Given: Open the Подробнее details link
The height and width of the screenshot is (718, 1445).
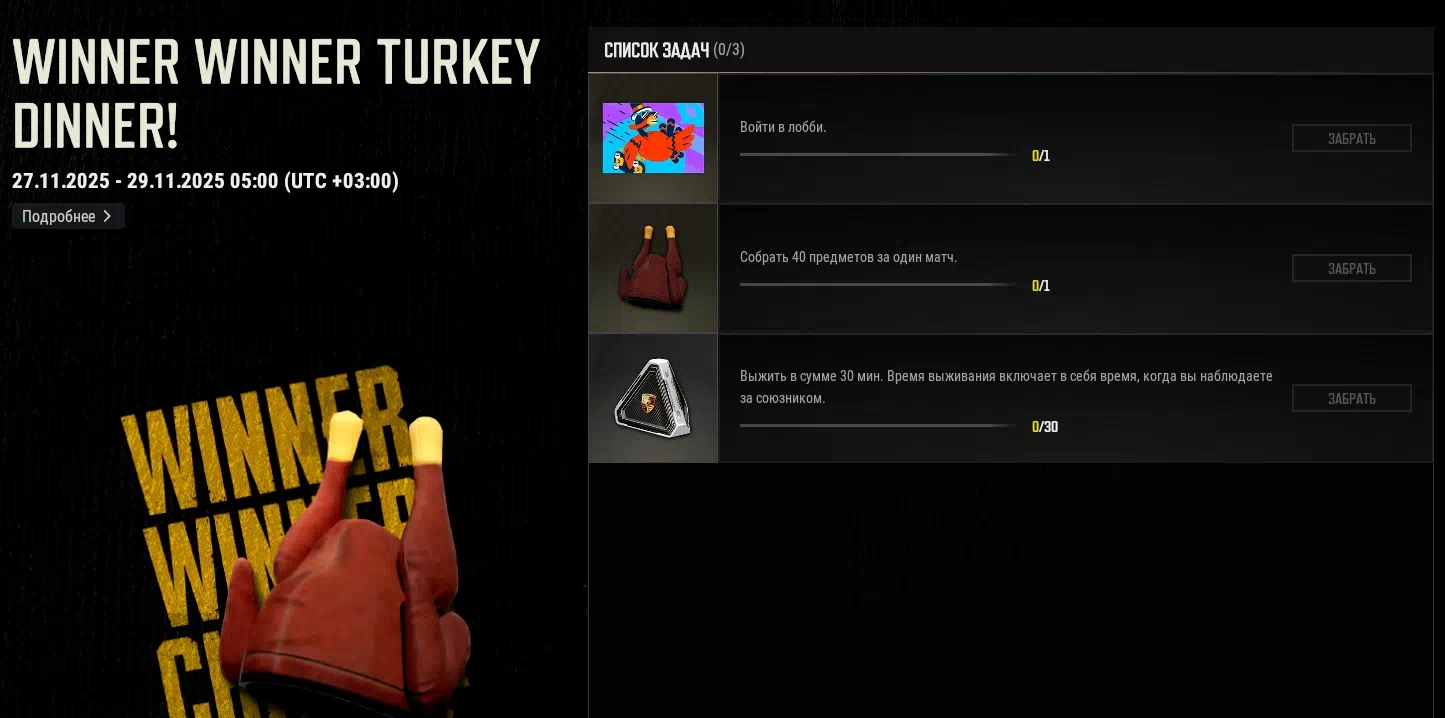Looking at the screenshot, I should [67, 216].
